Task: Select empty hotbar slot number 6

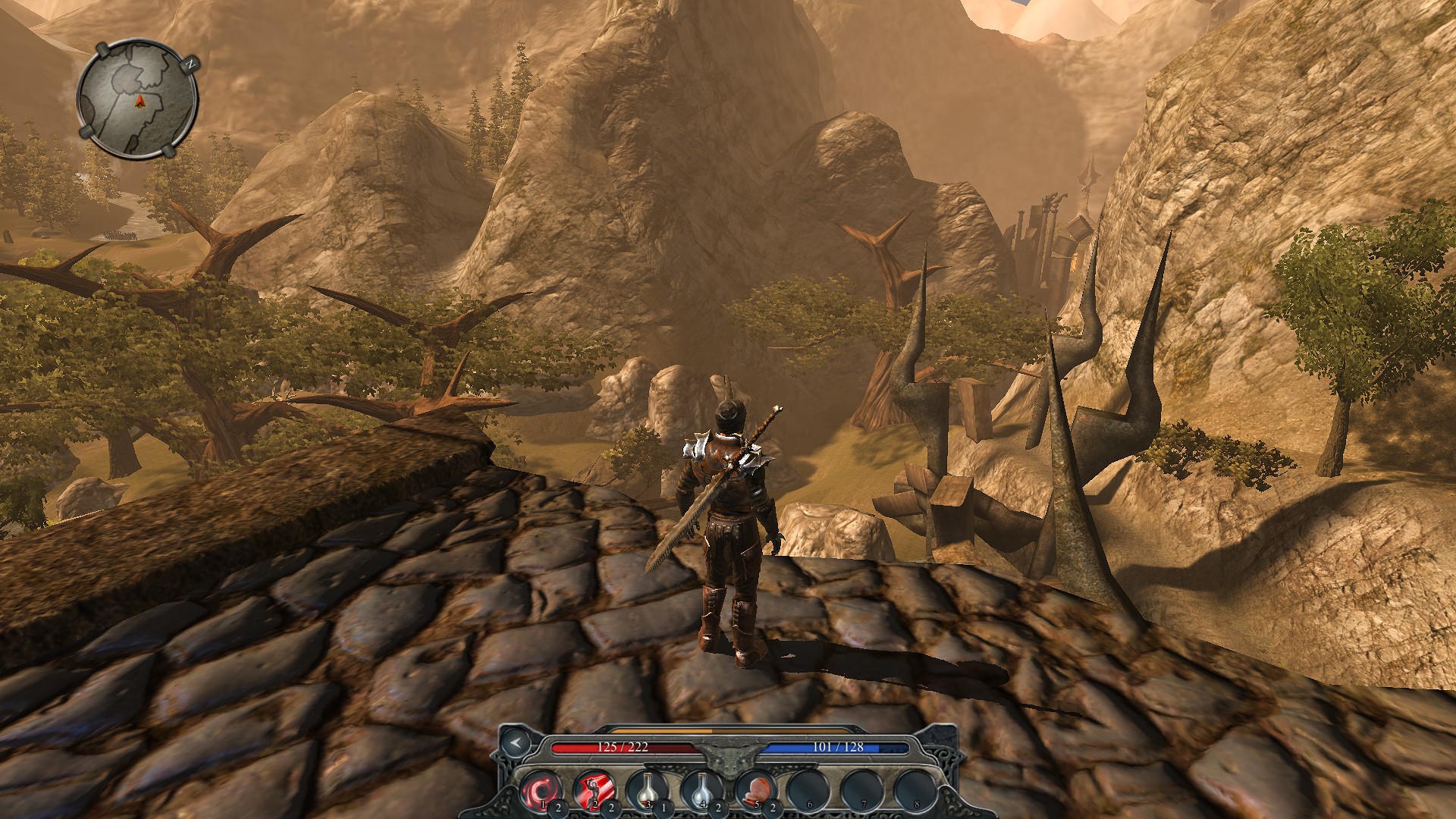Action: 808,789
